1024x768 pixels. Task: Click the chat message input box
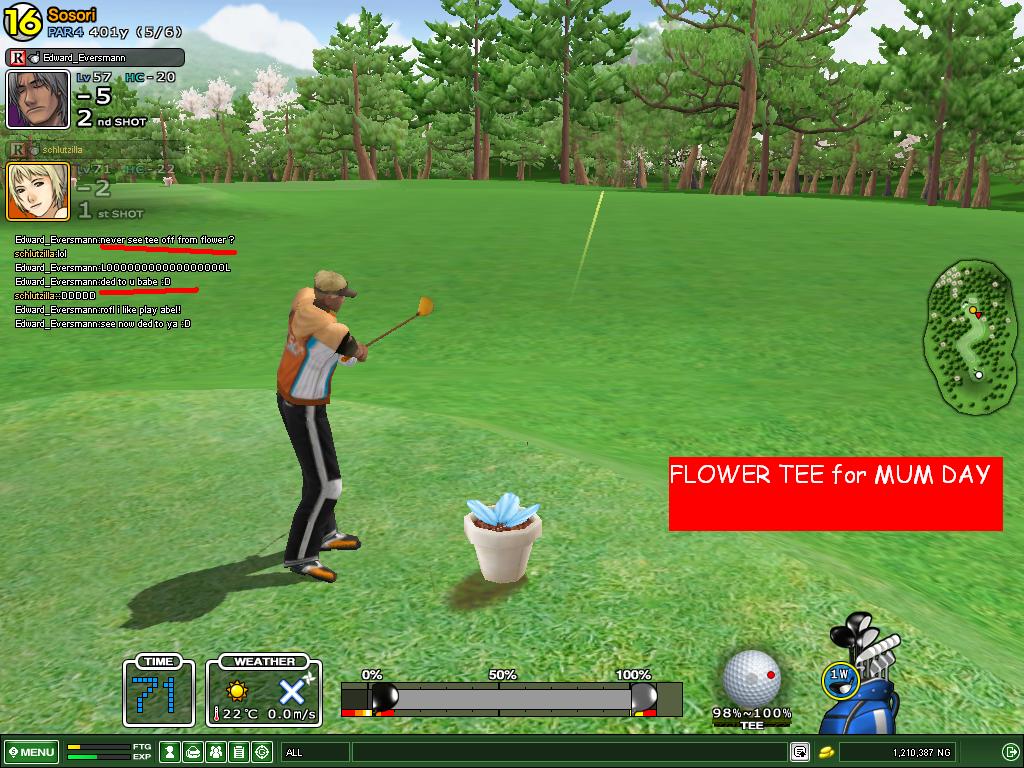[570, 752]
